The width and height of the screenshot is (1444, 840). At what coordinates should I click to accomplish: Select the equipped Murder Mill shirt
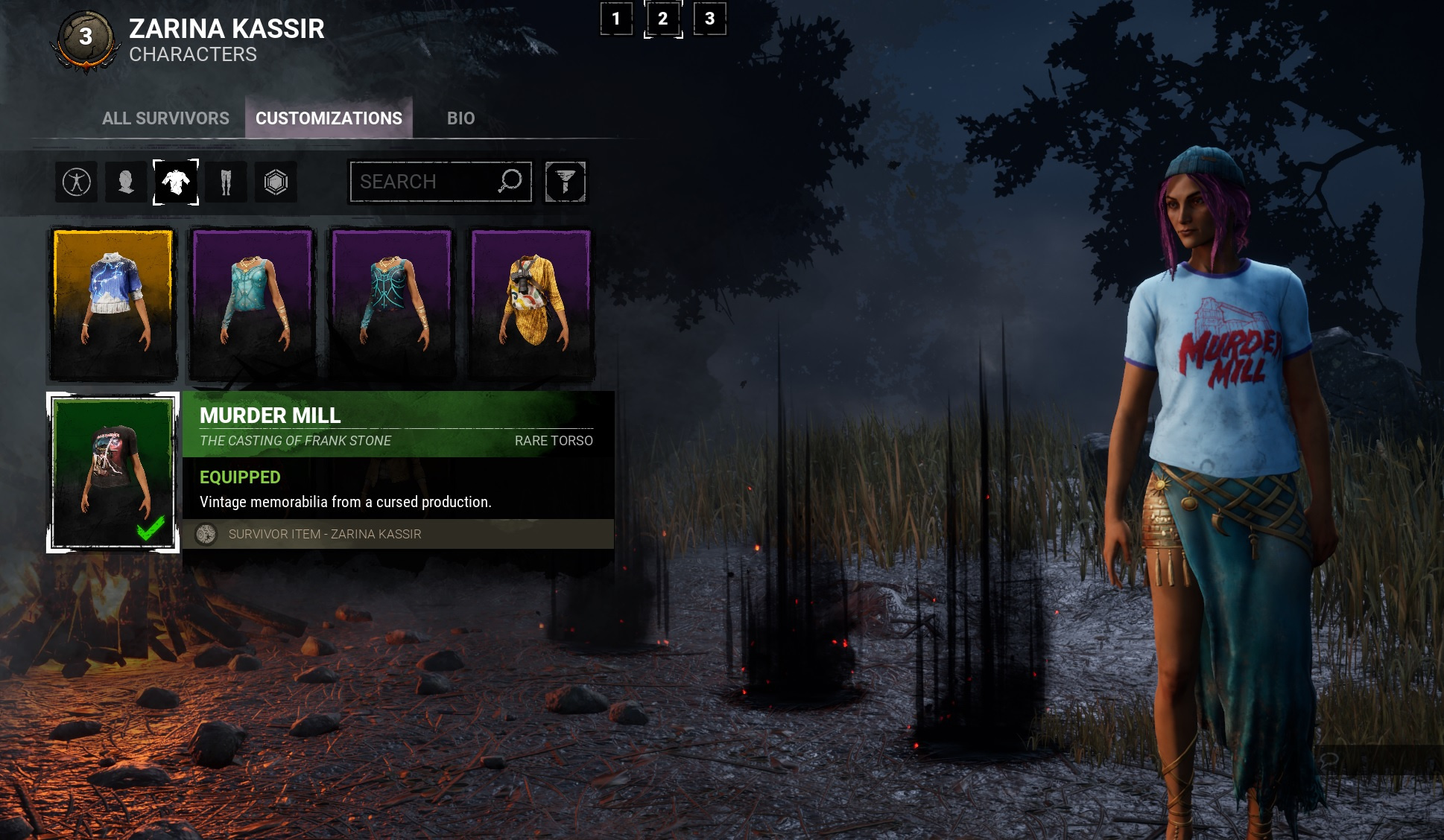pyautogui.click(x=113, y=473)
